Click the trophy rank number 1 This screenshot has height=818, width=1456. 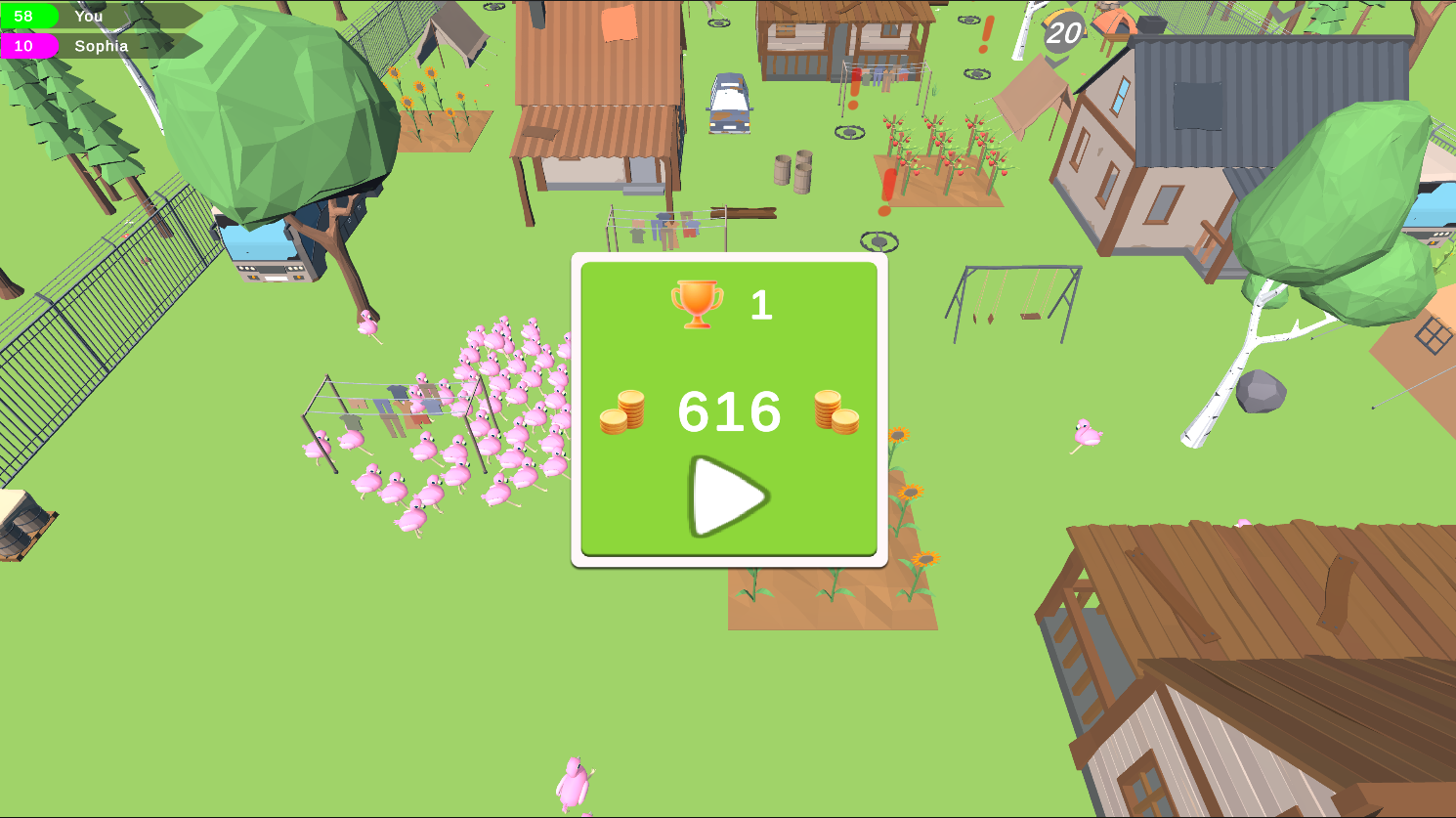(762, 305)
